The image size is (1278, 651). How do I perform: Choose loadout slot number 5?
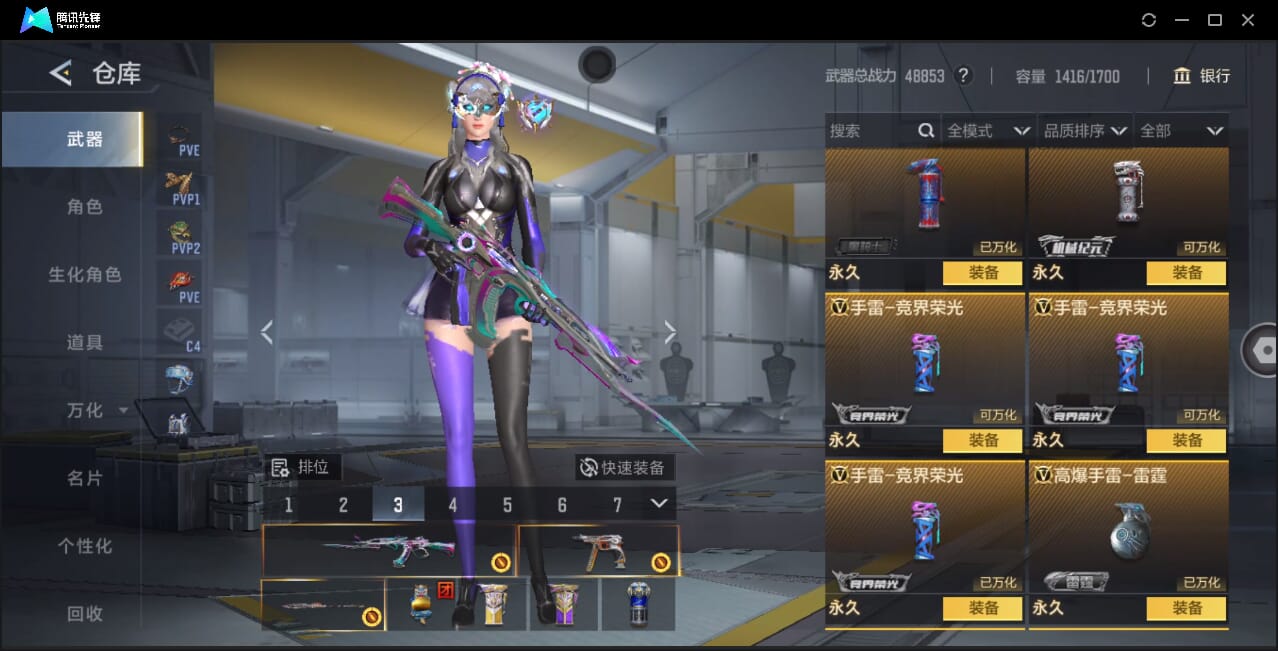(x=507, y=505)
